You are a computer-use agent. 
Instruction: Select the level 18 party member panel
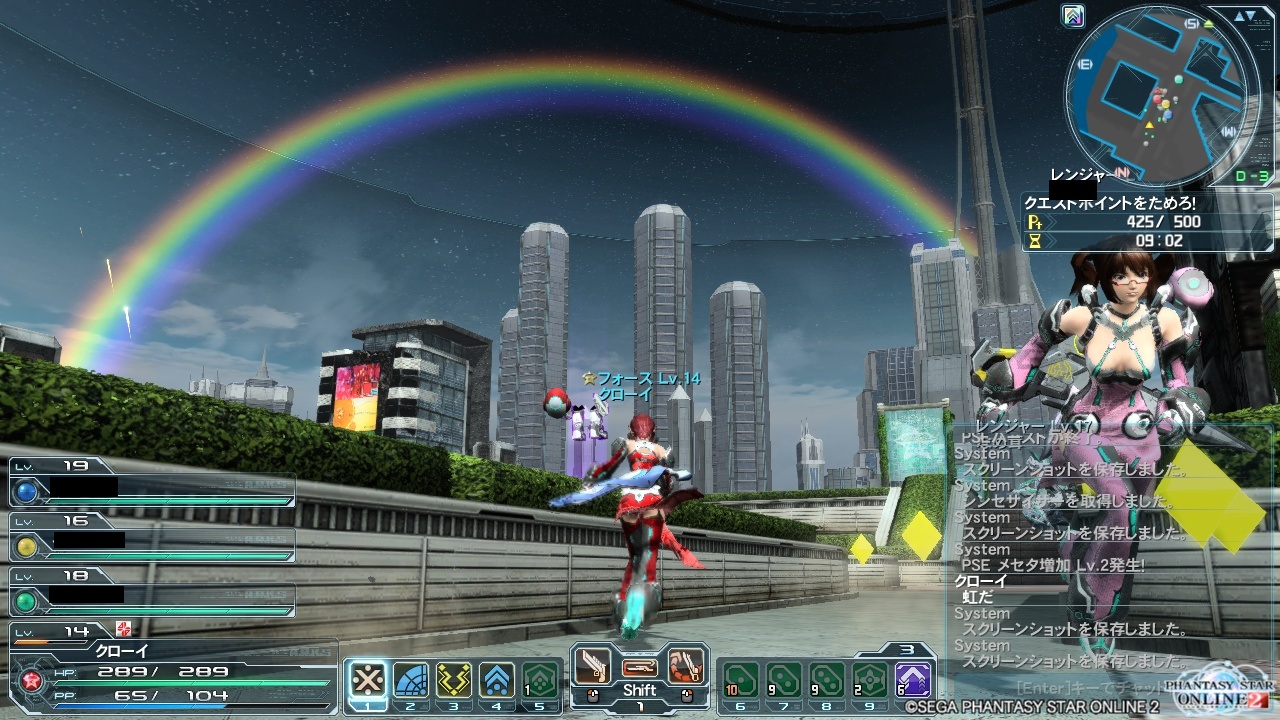(x=152, y=594)
